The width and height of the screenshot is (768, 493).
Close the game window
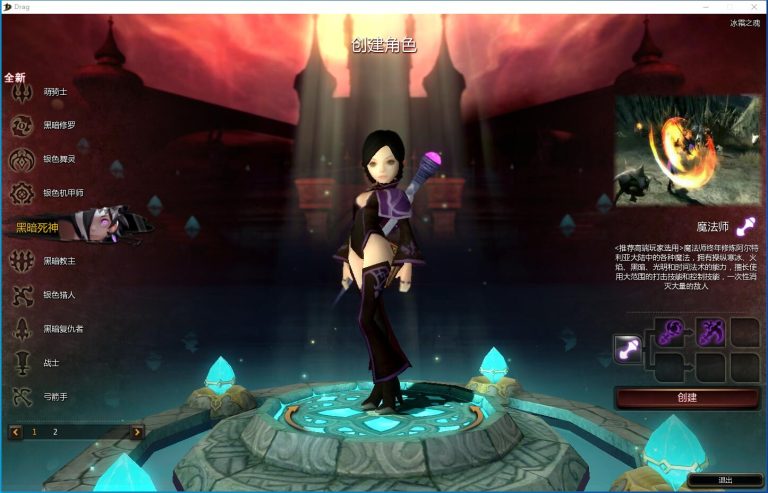[755, 6]
